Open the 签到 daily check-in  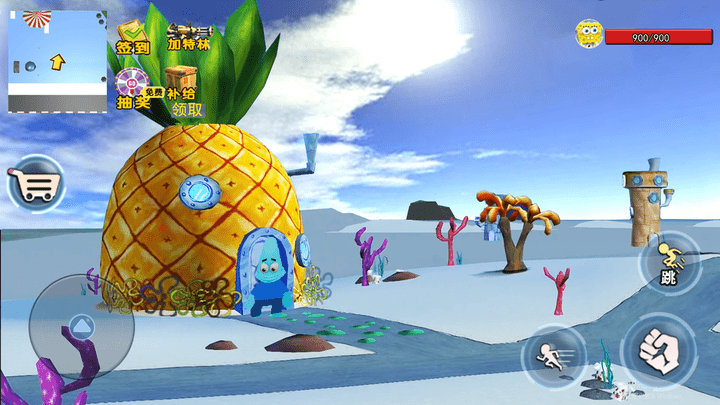coord(132,38)
